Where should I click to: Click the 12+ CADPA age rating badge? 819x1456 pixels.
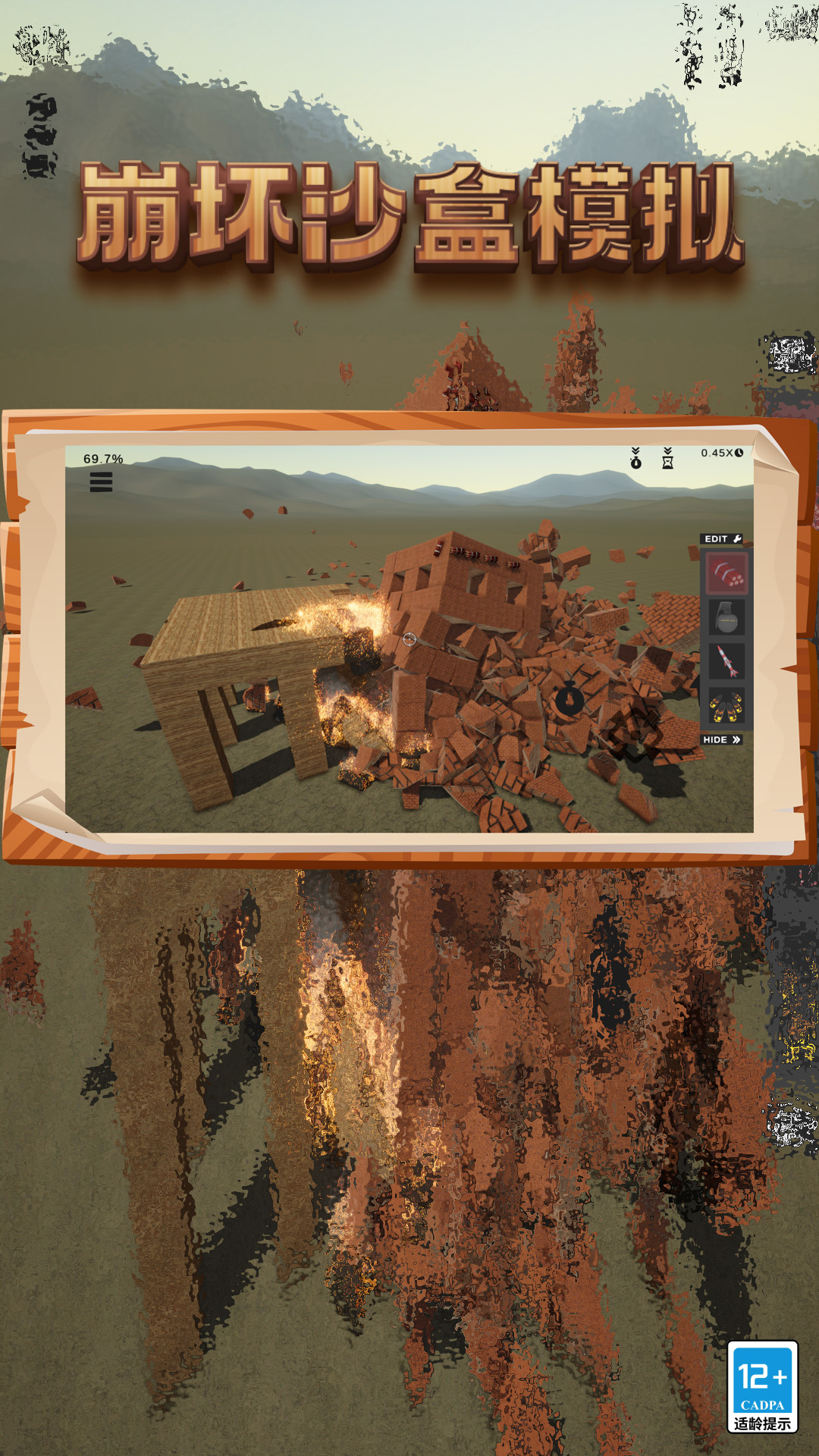coord(762,1387)
